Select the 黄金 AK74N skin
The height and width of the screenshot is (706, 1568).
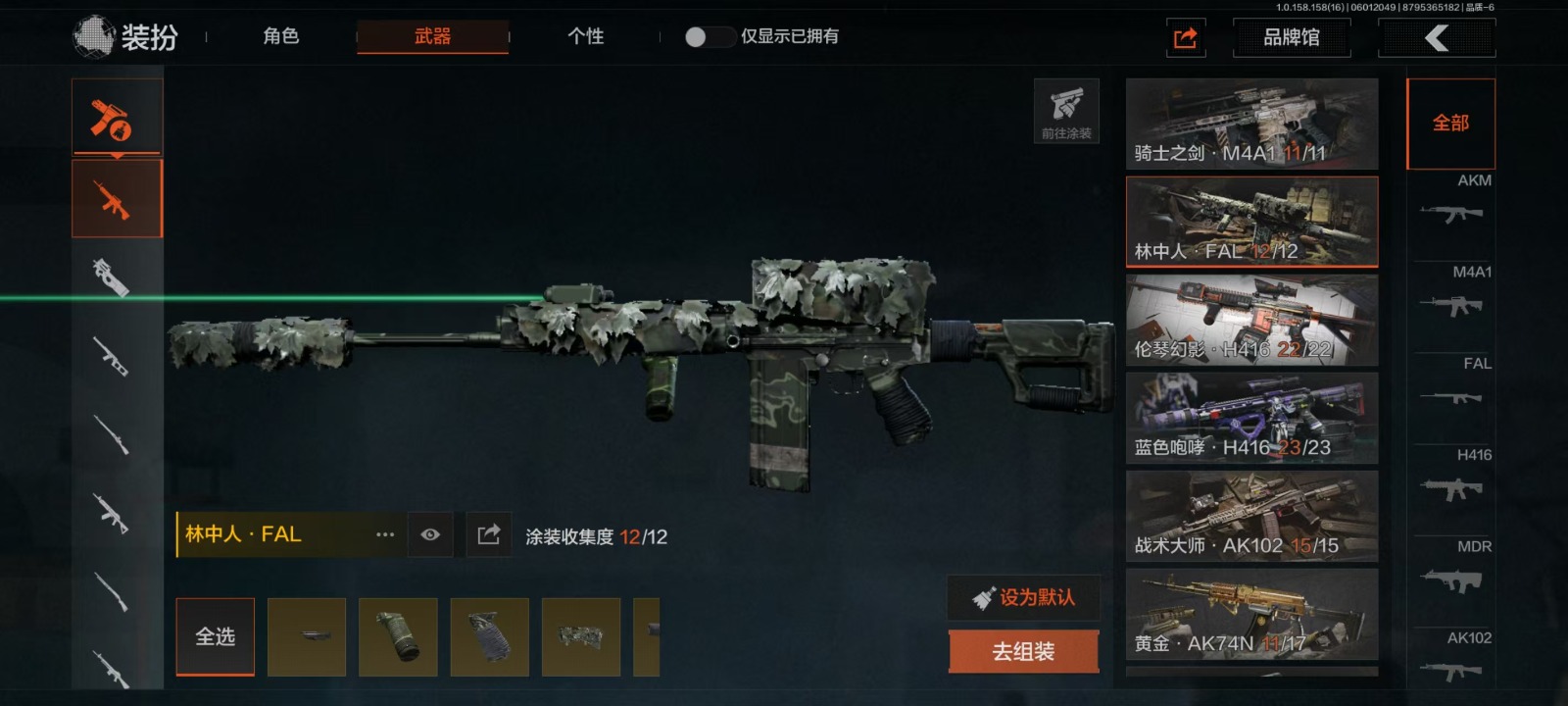point(1251,614)
